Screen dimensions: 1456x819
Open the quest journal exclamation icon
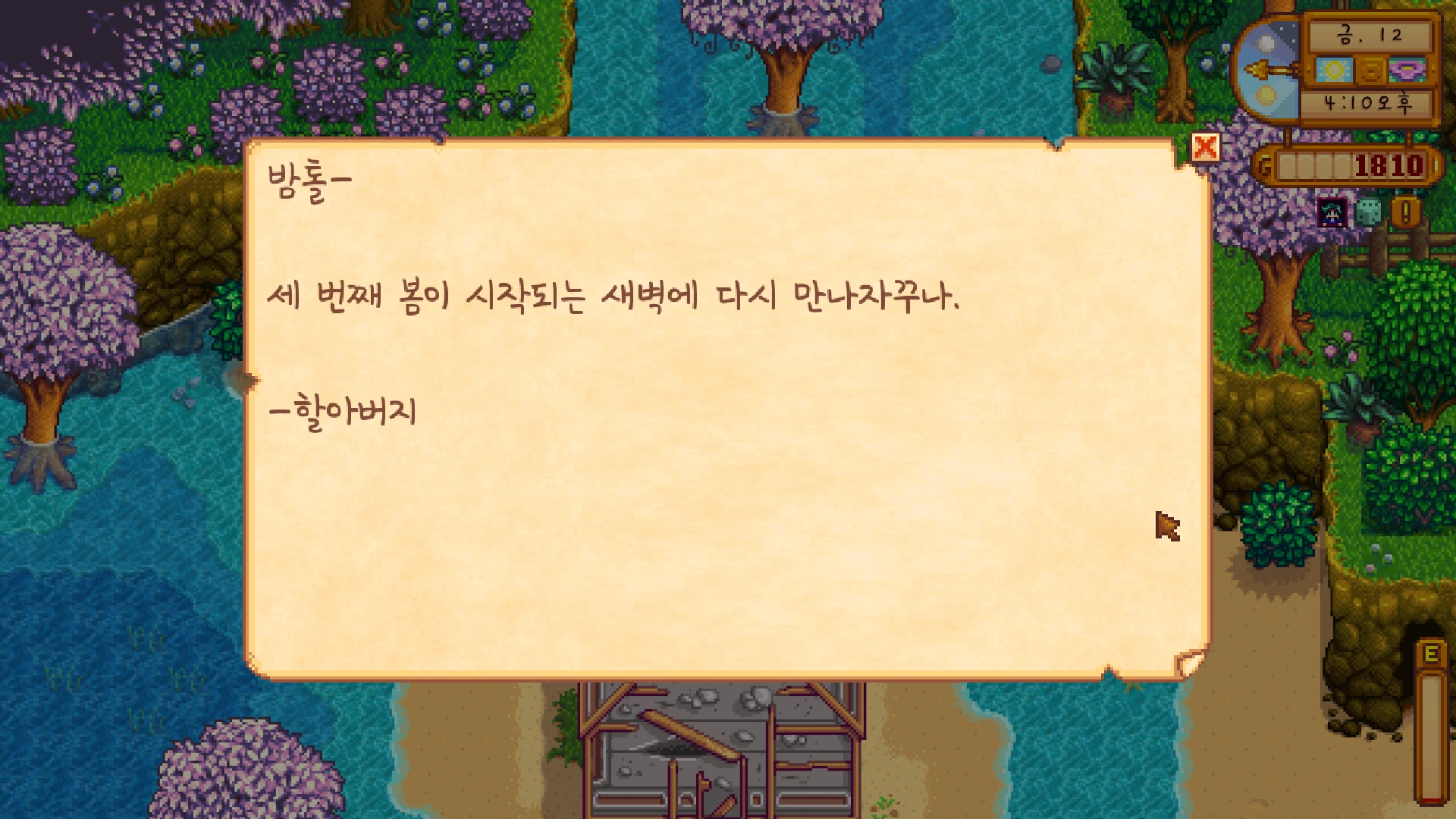click(x=1405, y=212)
